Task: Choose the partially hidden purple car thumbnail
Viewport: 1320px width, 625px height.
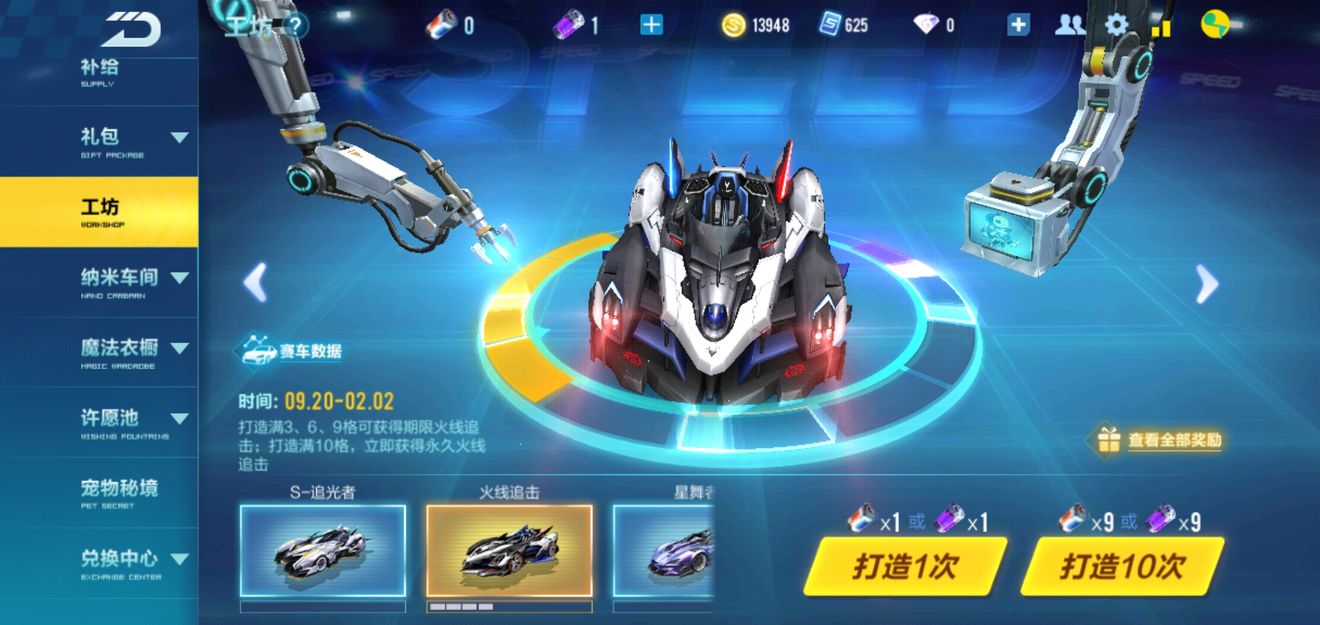Action: tap(663, 551)
